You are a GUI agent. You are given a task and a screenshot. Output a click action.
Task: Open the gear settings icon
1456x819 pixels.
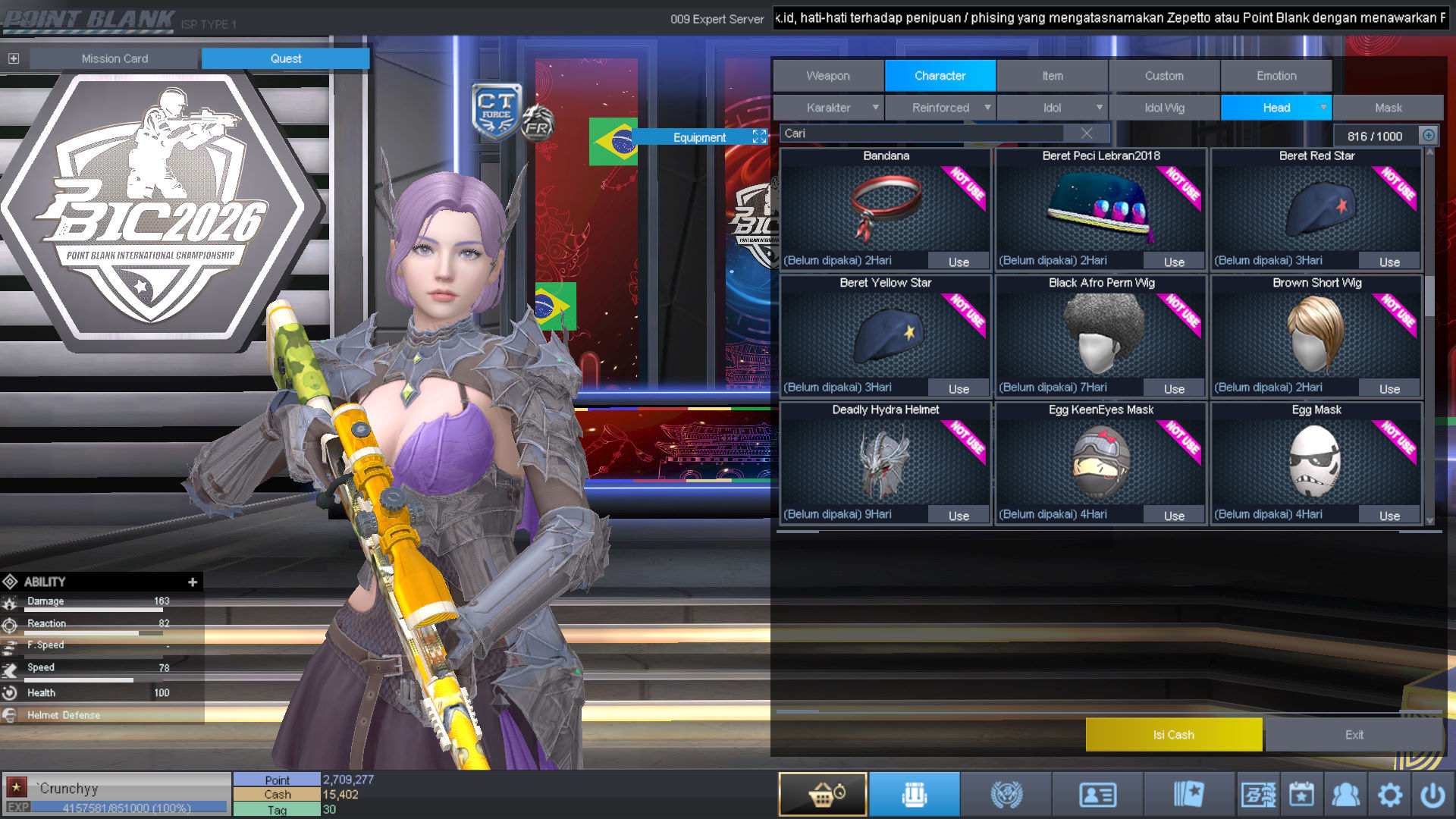coord(1389,795)
